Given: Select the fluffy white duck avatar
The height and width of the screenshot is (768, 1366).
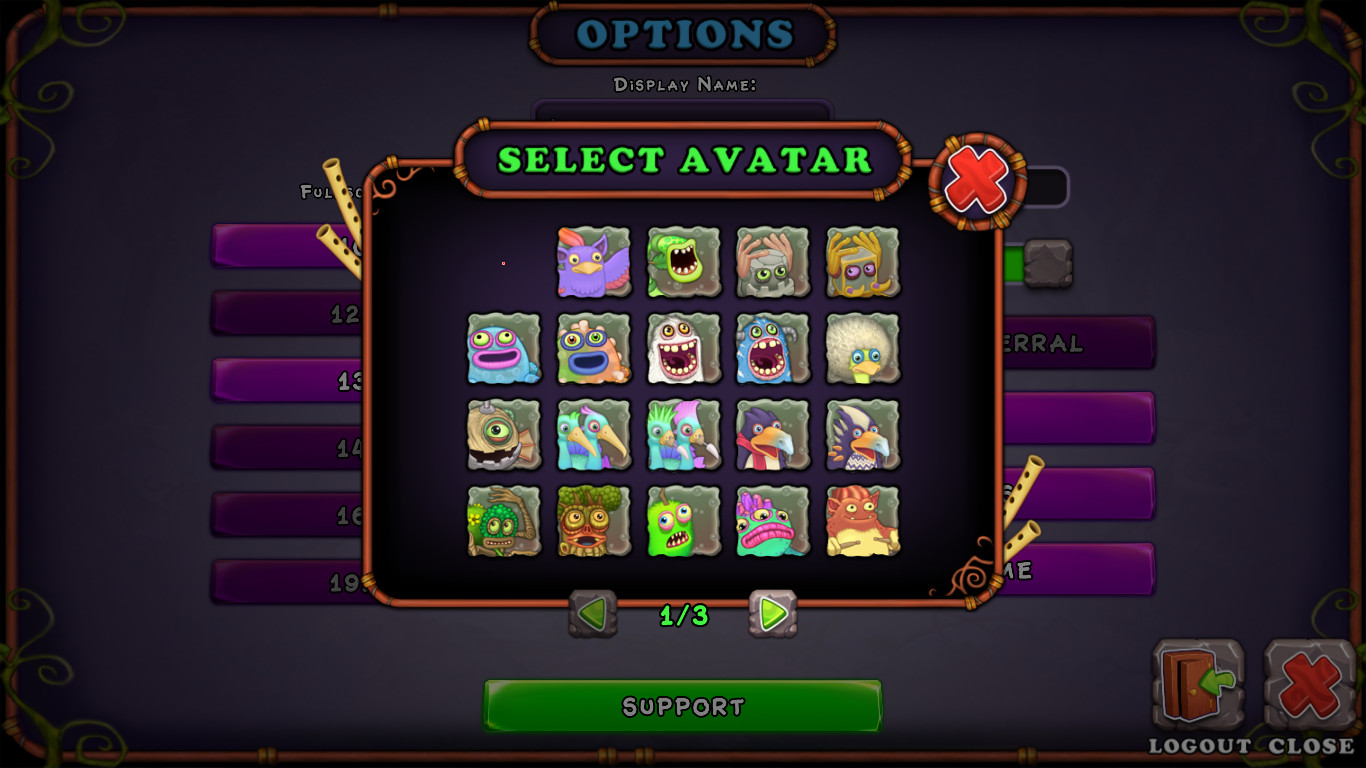Looking at the screenshot, I should (861, 348).
